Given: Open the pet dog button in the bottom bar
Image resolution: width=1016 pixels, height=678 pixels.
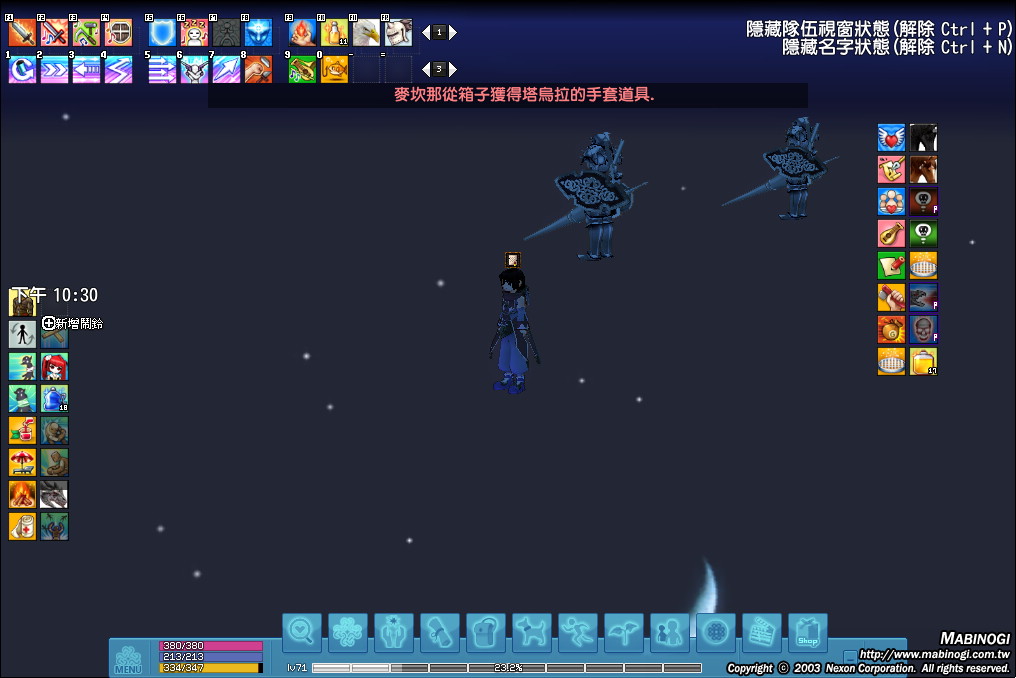Looking at the screenshot, I should (x=531, y=632).
